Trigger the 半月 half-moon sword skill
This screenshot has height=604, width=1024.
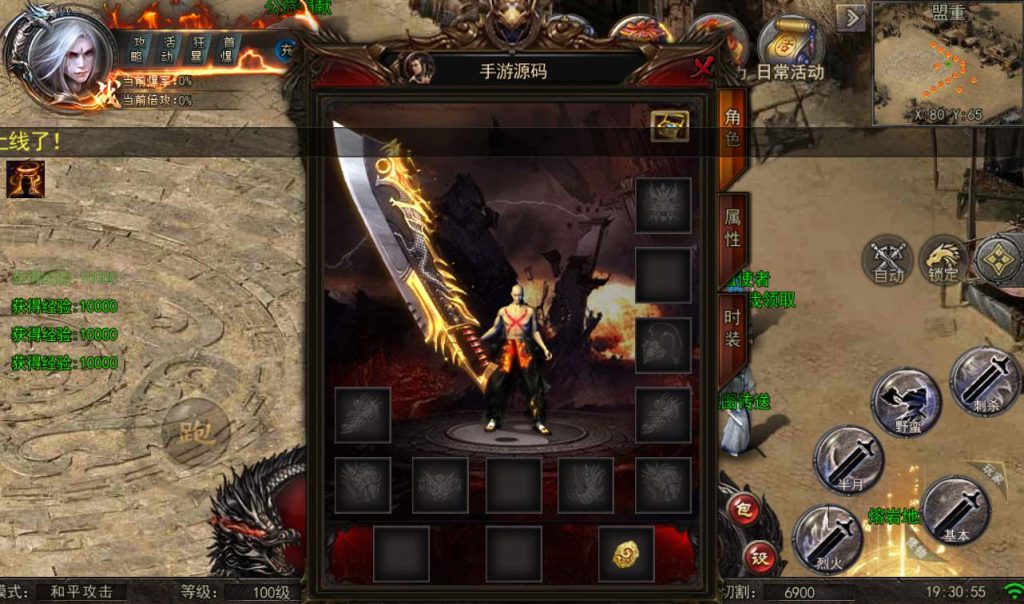click(848, 461)
